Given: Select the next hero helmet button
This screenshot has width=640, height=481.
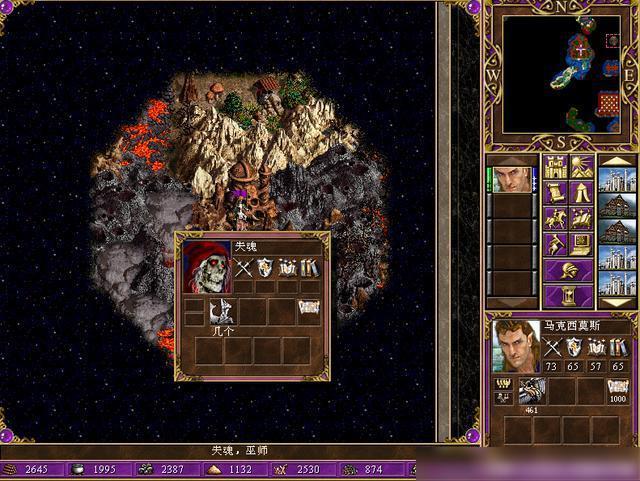Looking at the screenshot, I should 568,270.
